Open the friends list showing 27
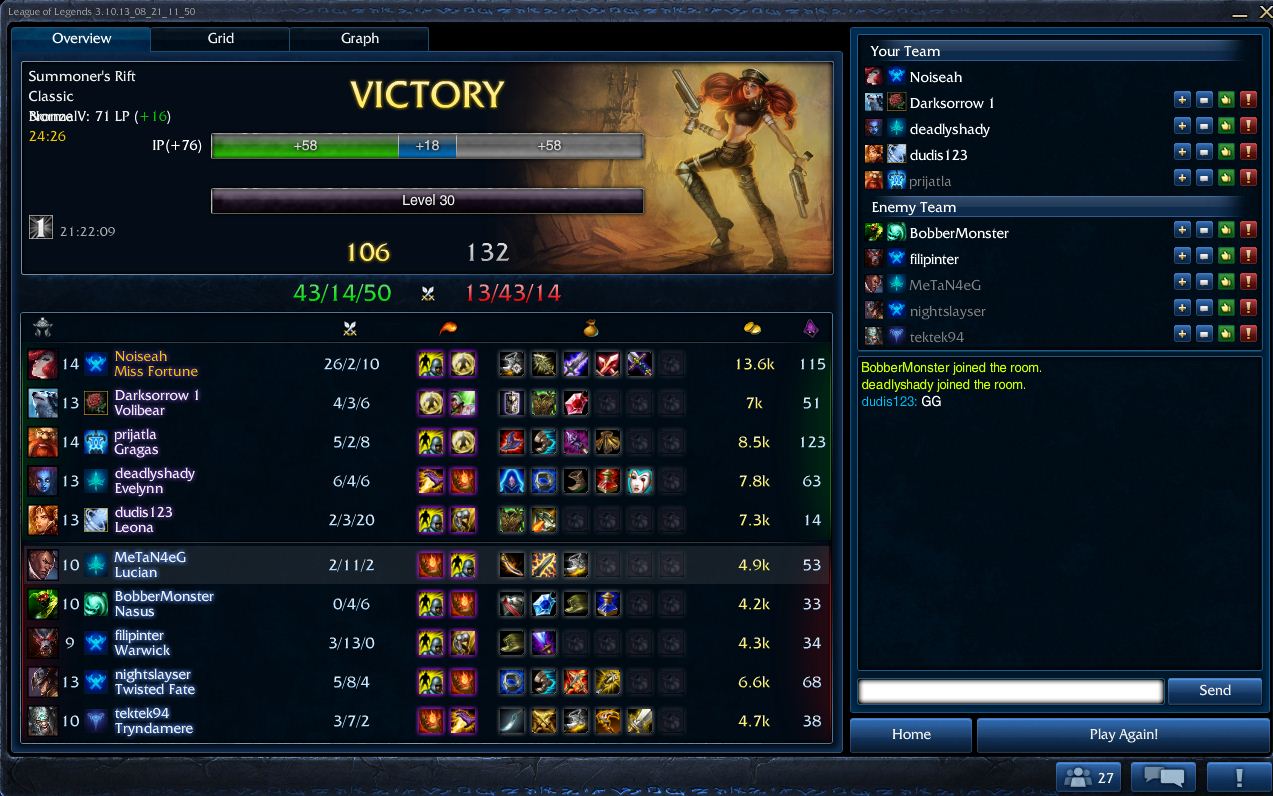1273x796 pixels. 1089,777
